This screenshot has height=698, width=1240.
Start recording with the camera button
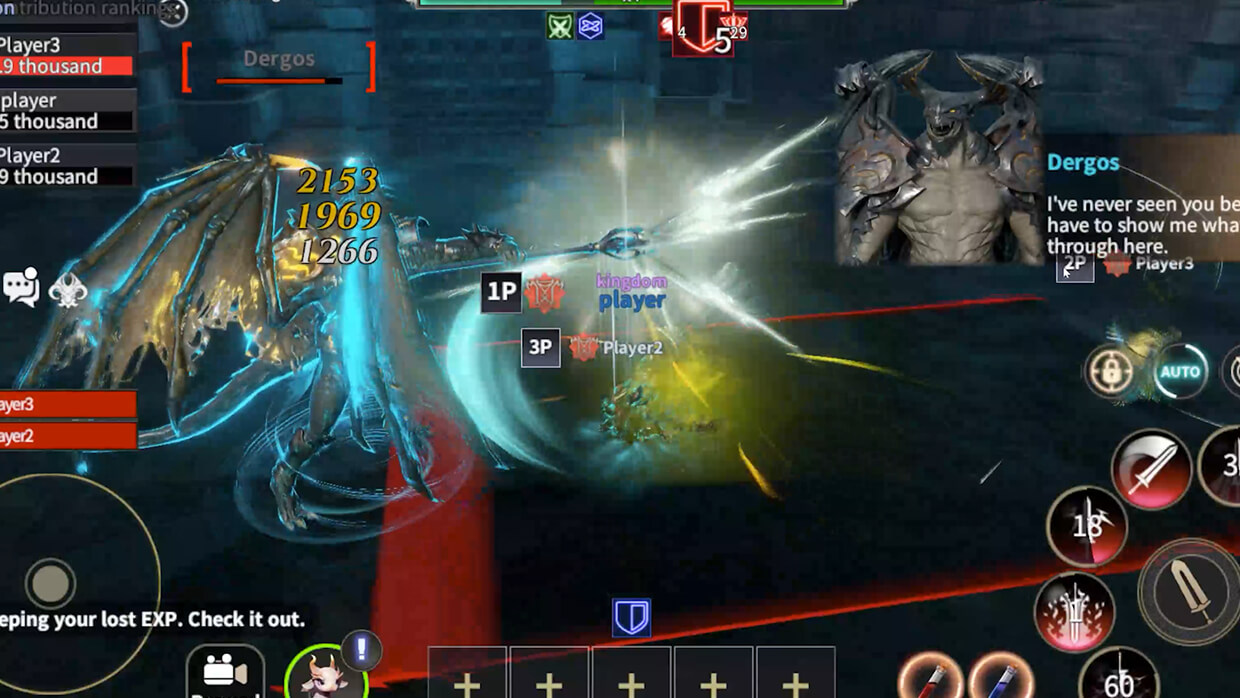(225, 671)
